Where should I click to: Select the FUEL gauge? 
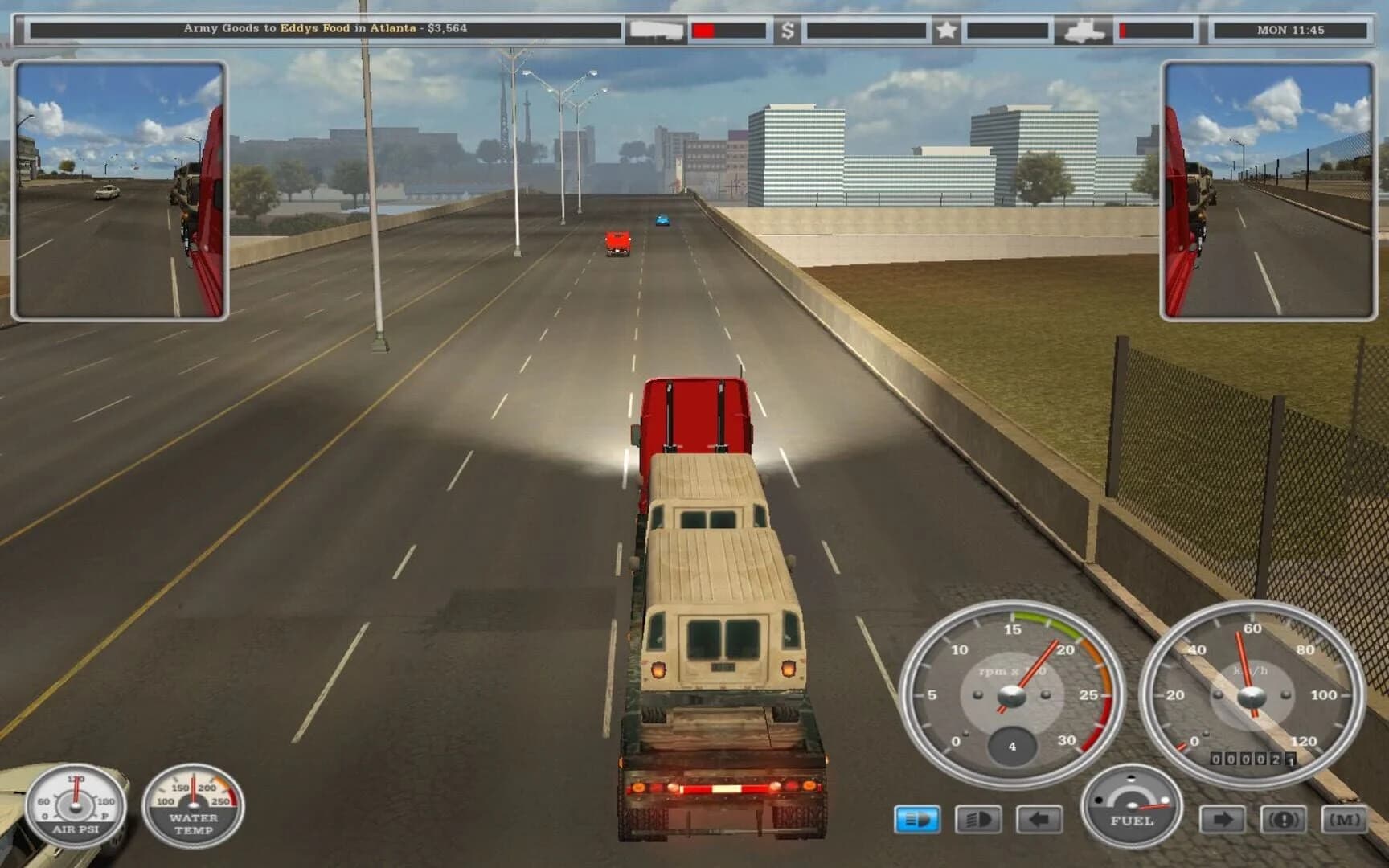(1129, 808)
